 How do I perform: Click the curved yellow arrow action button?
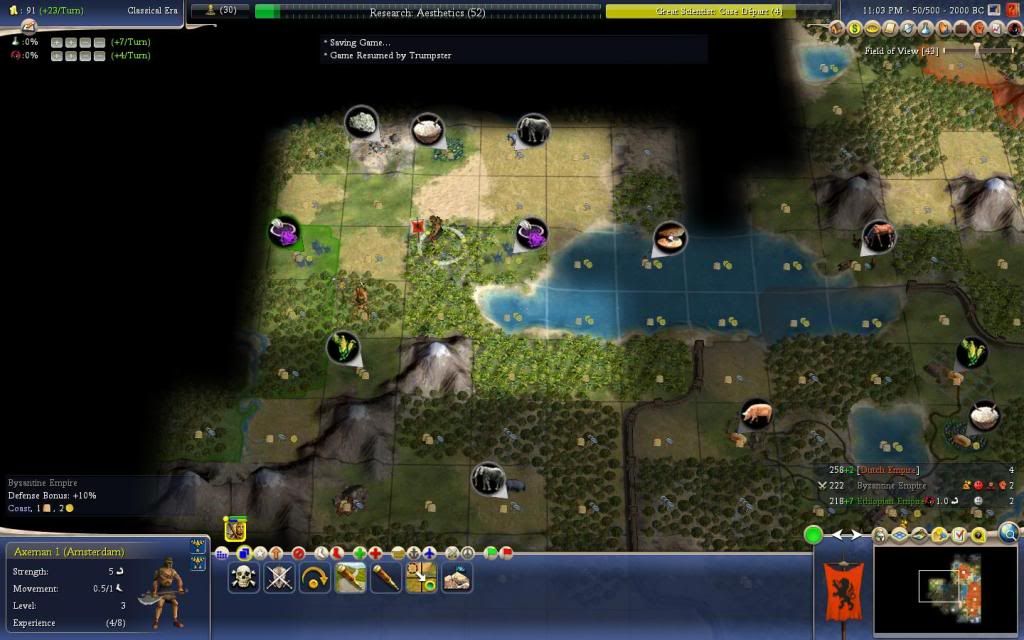click(x=315, y=577)
